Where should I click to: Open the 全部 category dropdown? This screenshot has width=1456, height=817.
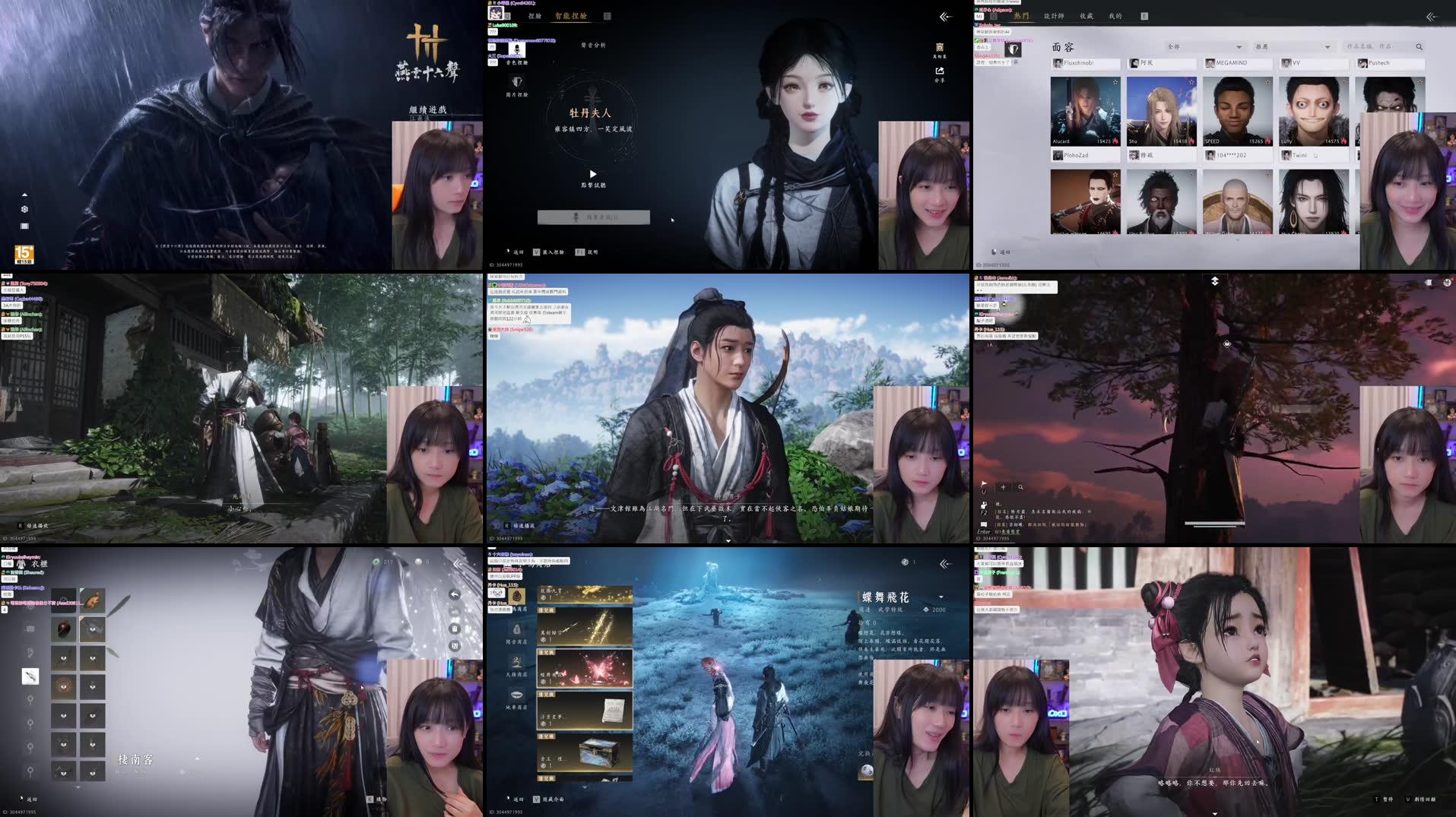click(1204, 46)
